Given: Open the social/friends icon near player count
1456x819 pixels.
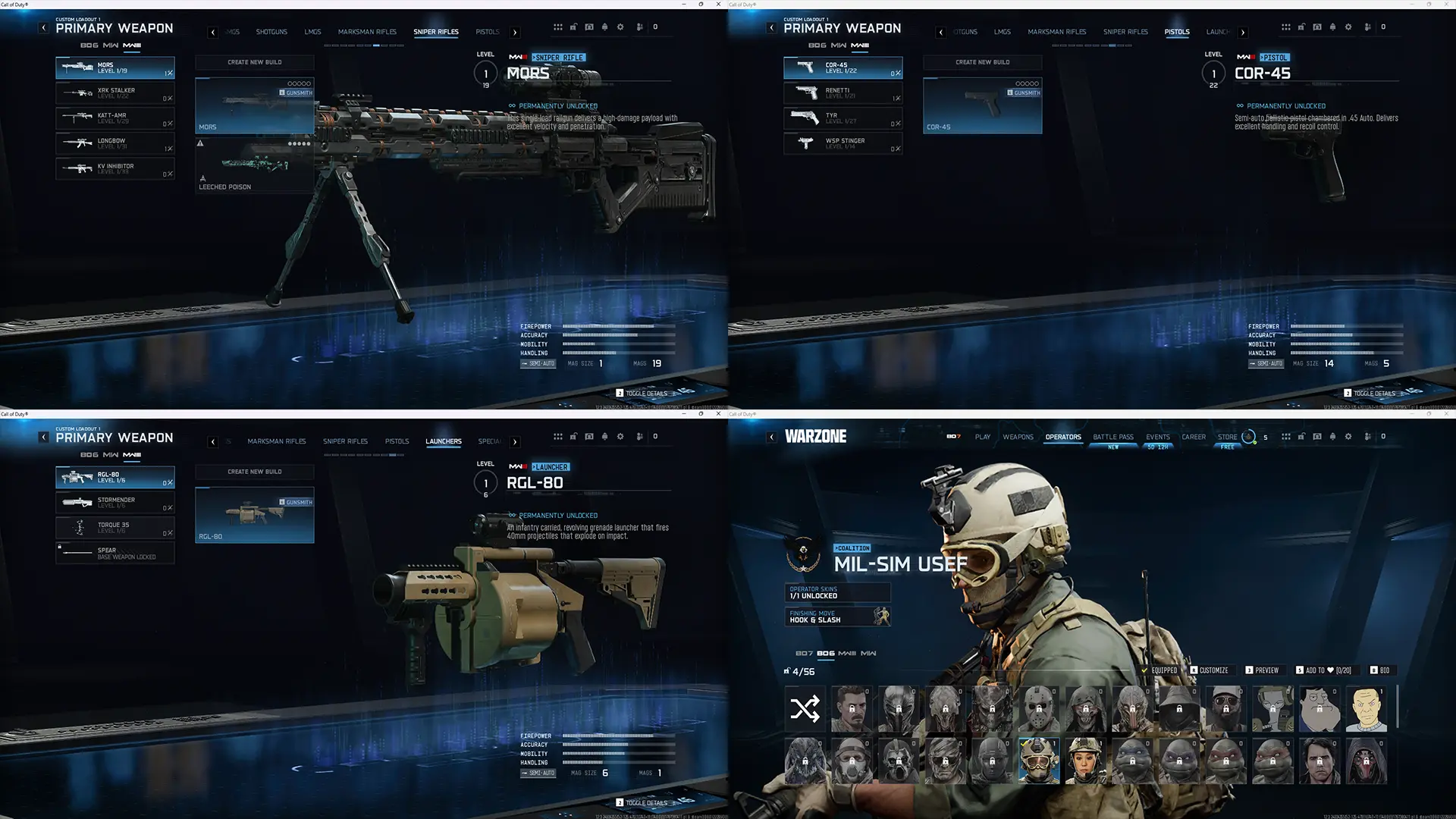Looking at the screenshot, I should (x=639, y=27).
